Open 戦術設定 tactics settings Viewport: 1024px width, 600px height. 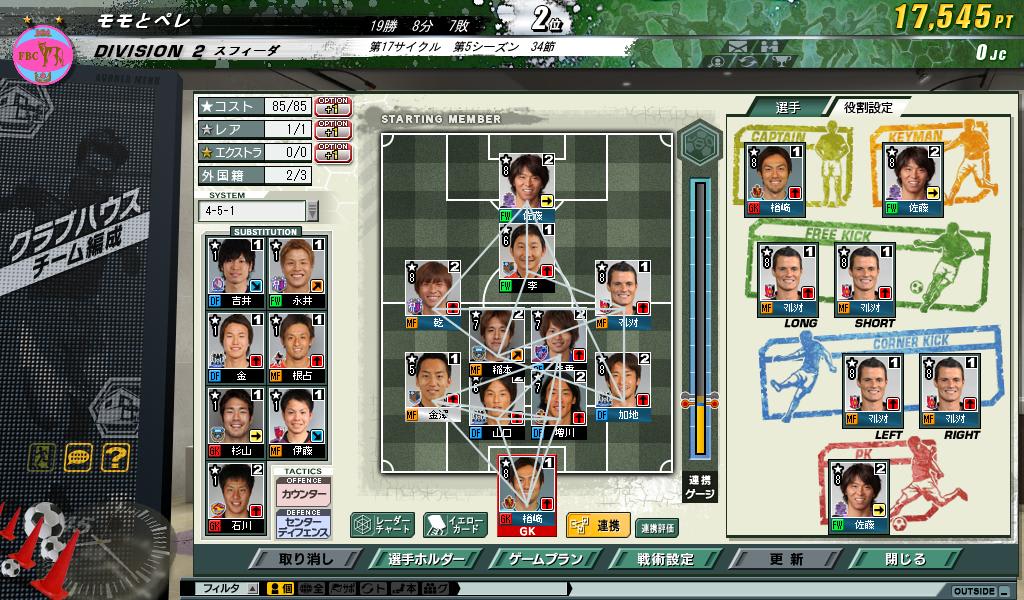(x=664, y=559)
